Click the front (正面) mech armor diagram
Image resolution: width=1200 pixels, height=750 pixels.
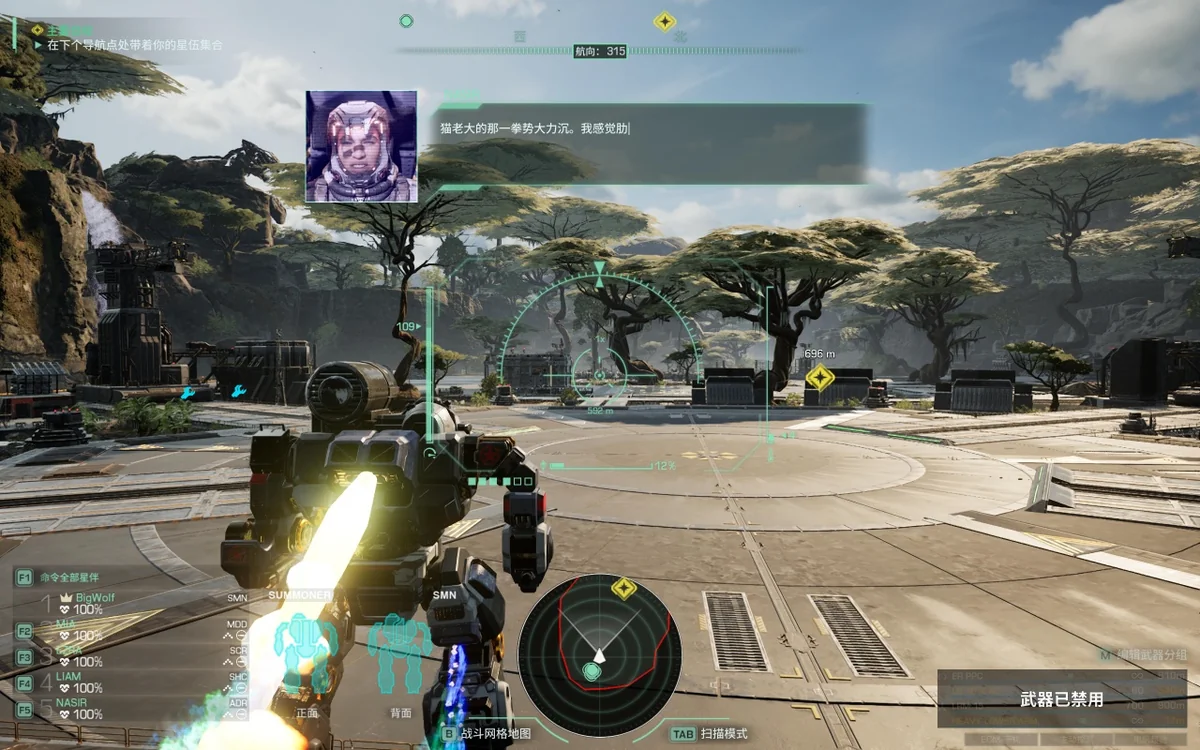pos(306,655)
